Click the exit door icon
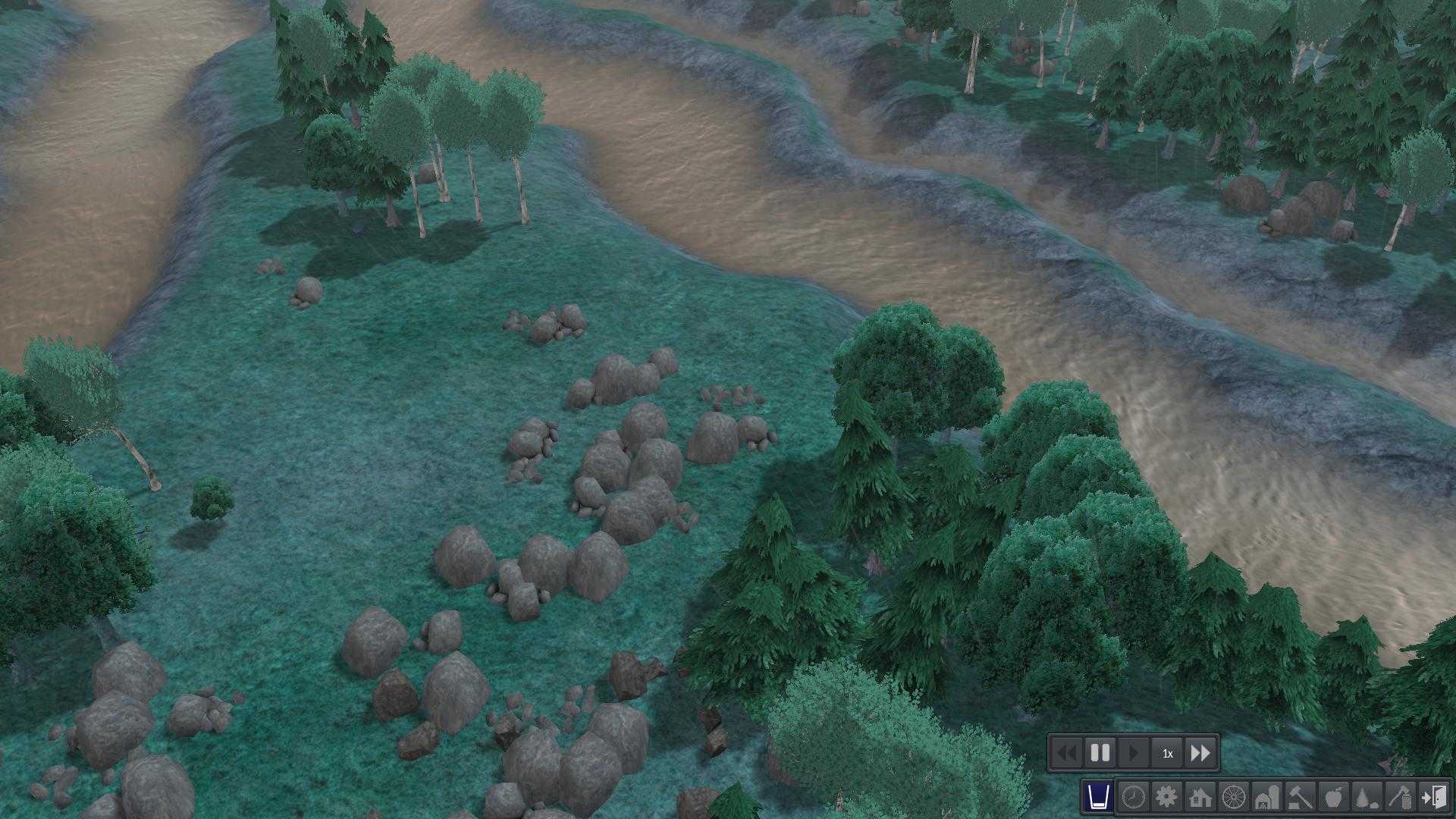 tap(1435, 797)
